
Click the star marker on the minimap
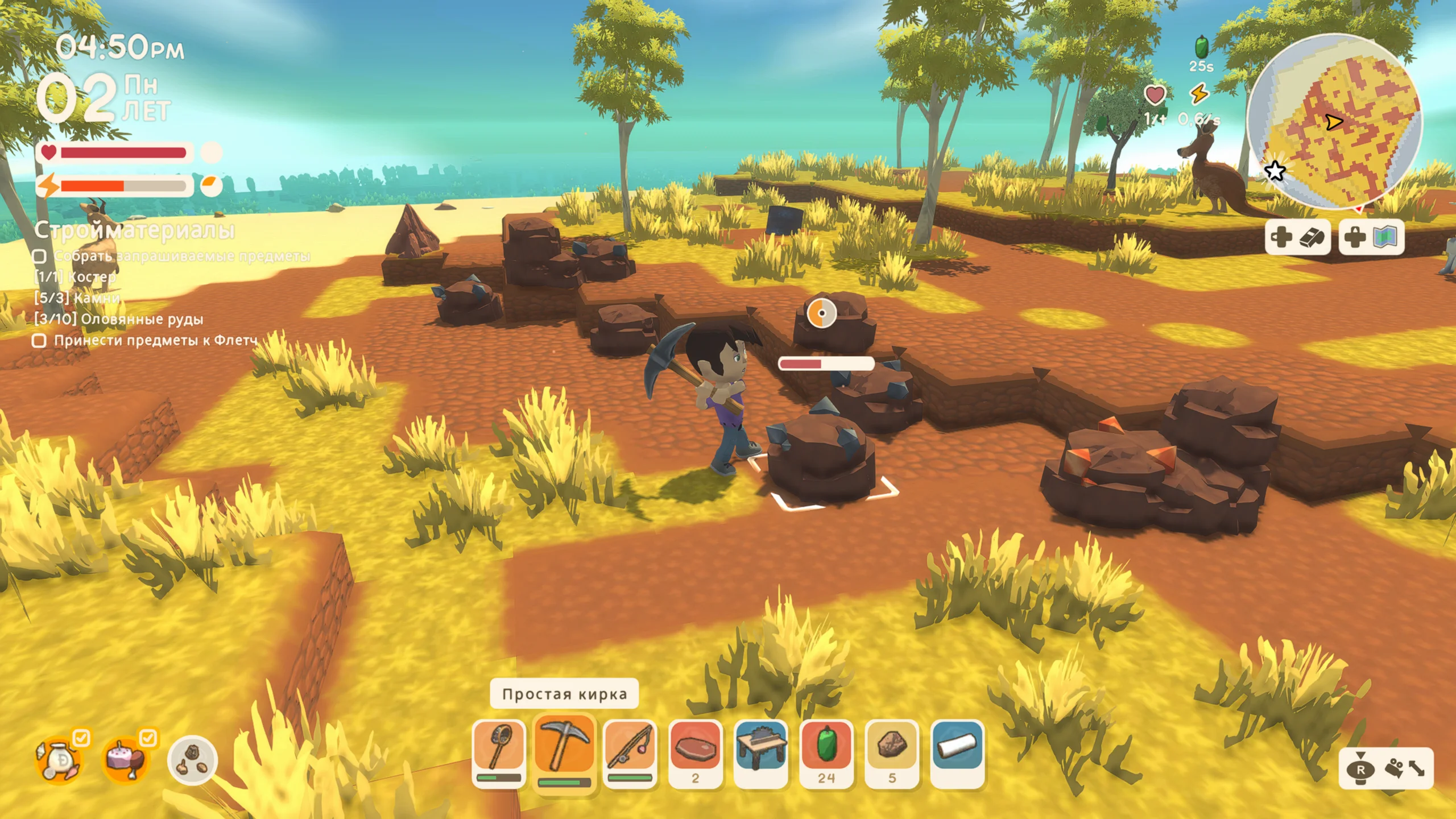(1275, 170)
